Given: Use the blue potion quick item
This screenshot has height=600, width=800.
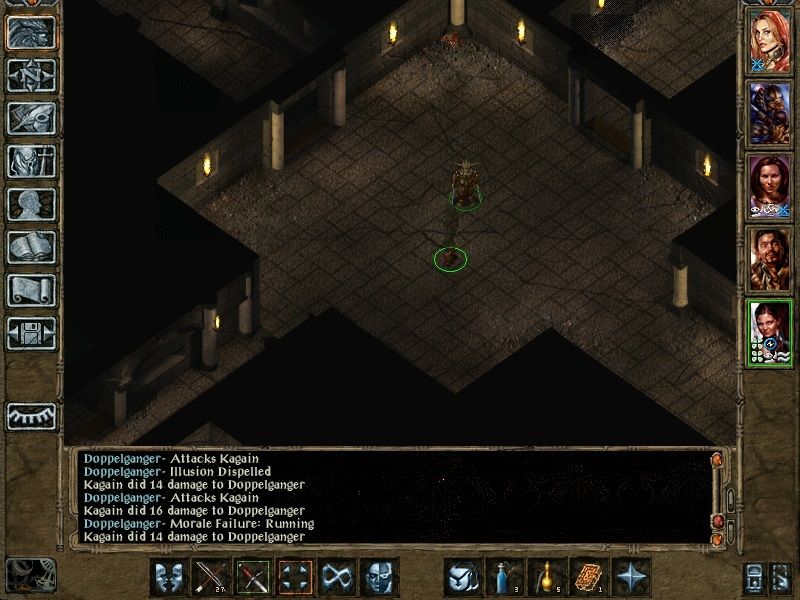Looking at the screenshot, I should (x=502, y=578).
